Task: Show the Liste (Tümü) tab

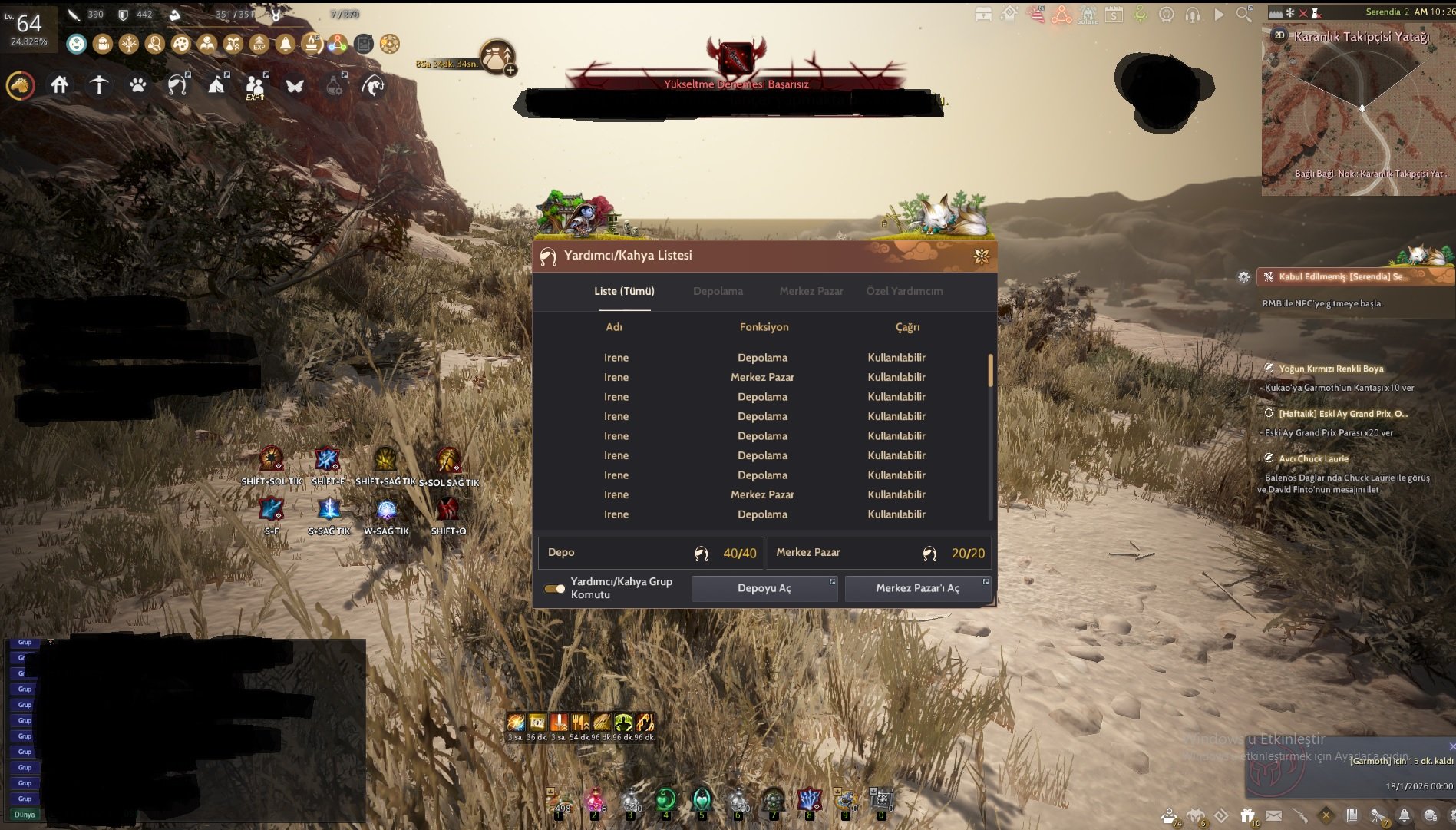Action: click(x=624, y=291)
